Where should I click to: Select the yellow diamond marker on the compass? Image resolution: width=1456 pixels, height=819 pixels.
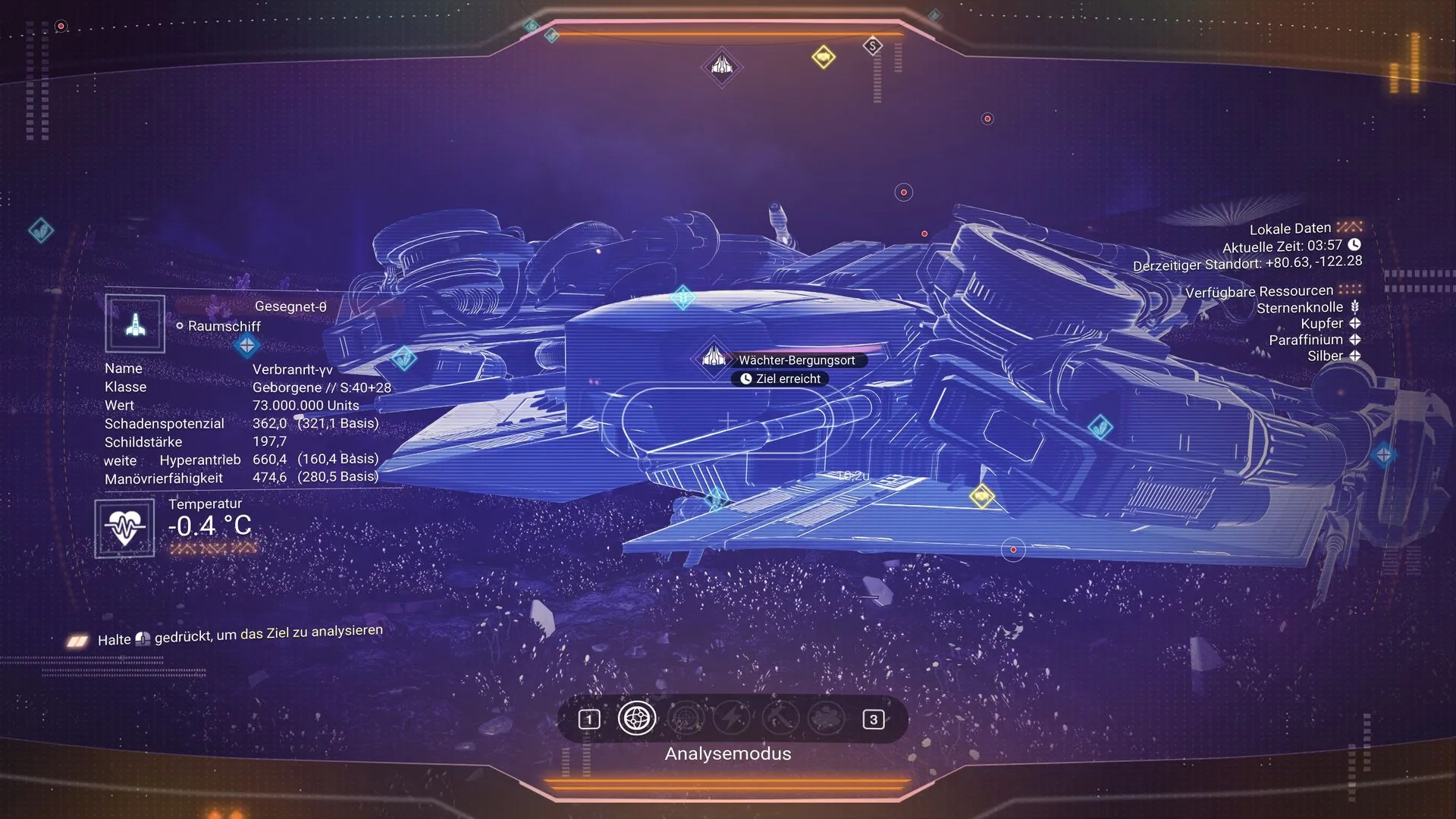823,57
